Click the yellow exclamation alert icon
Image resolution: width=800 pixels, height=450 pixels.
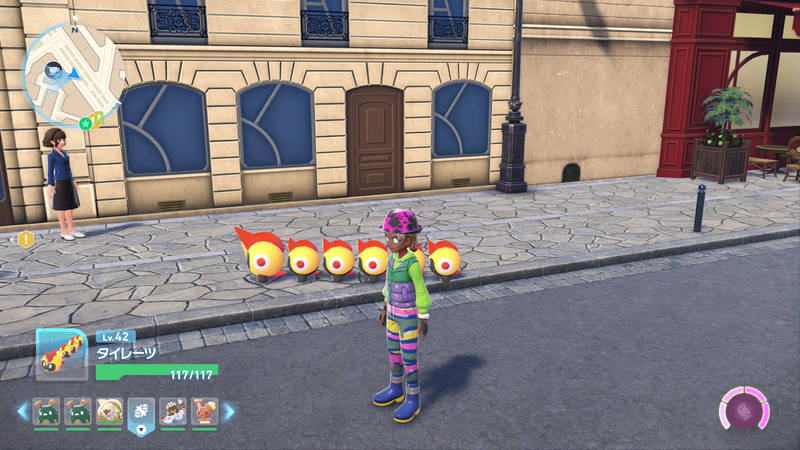coord(26,239)
